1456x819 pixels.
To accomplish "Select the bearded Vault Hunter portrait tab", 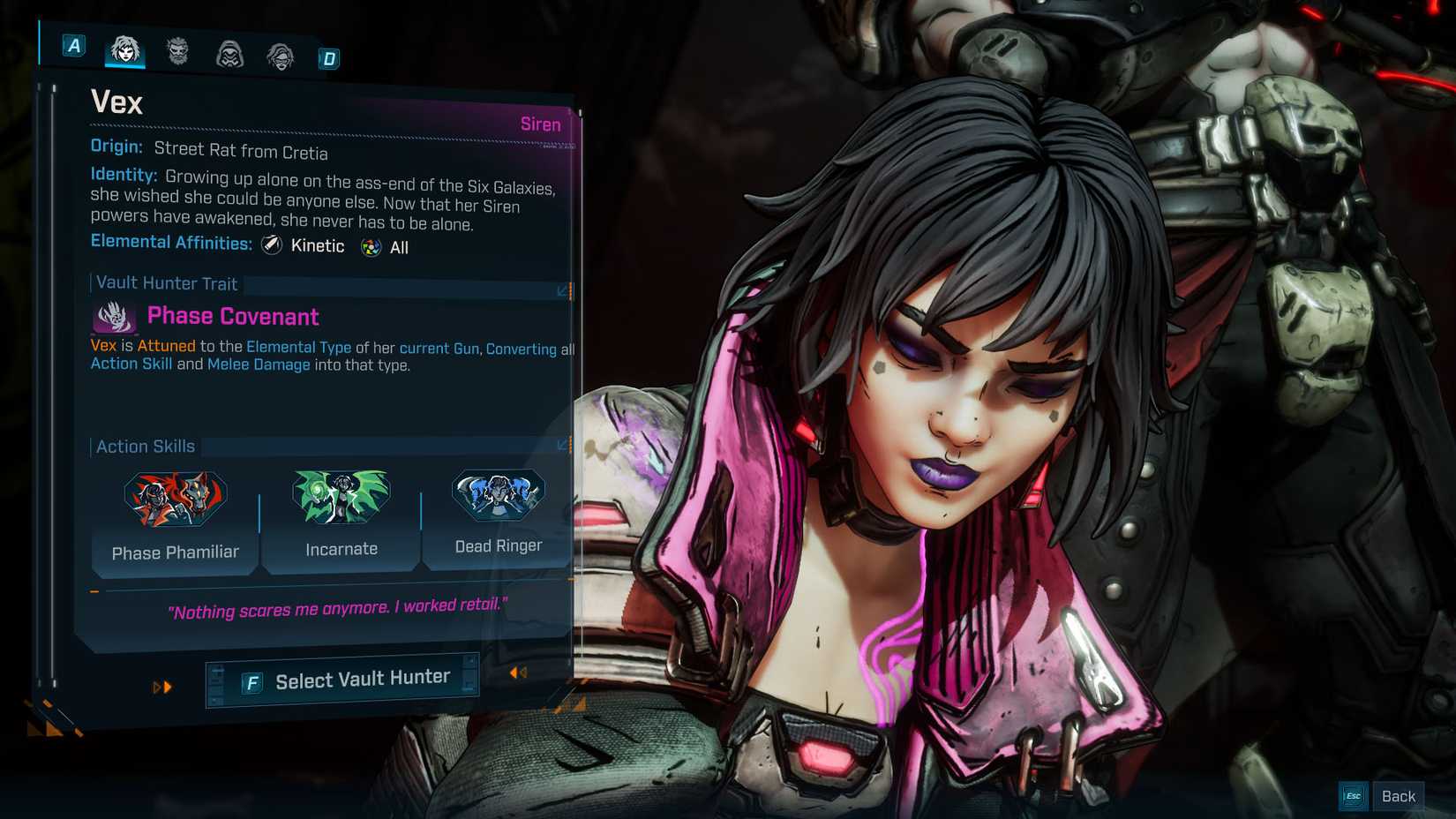I will tap(176, 53).
